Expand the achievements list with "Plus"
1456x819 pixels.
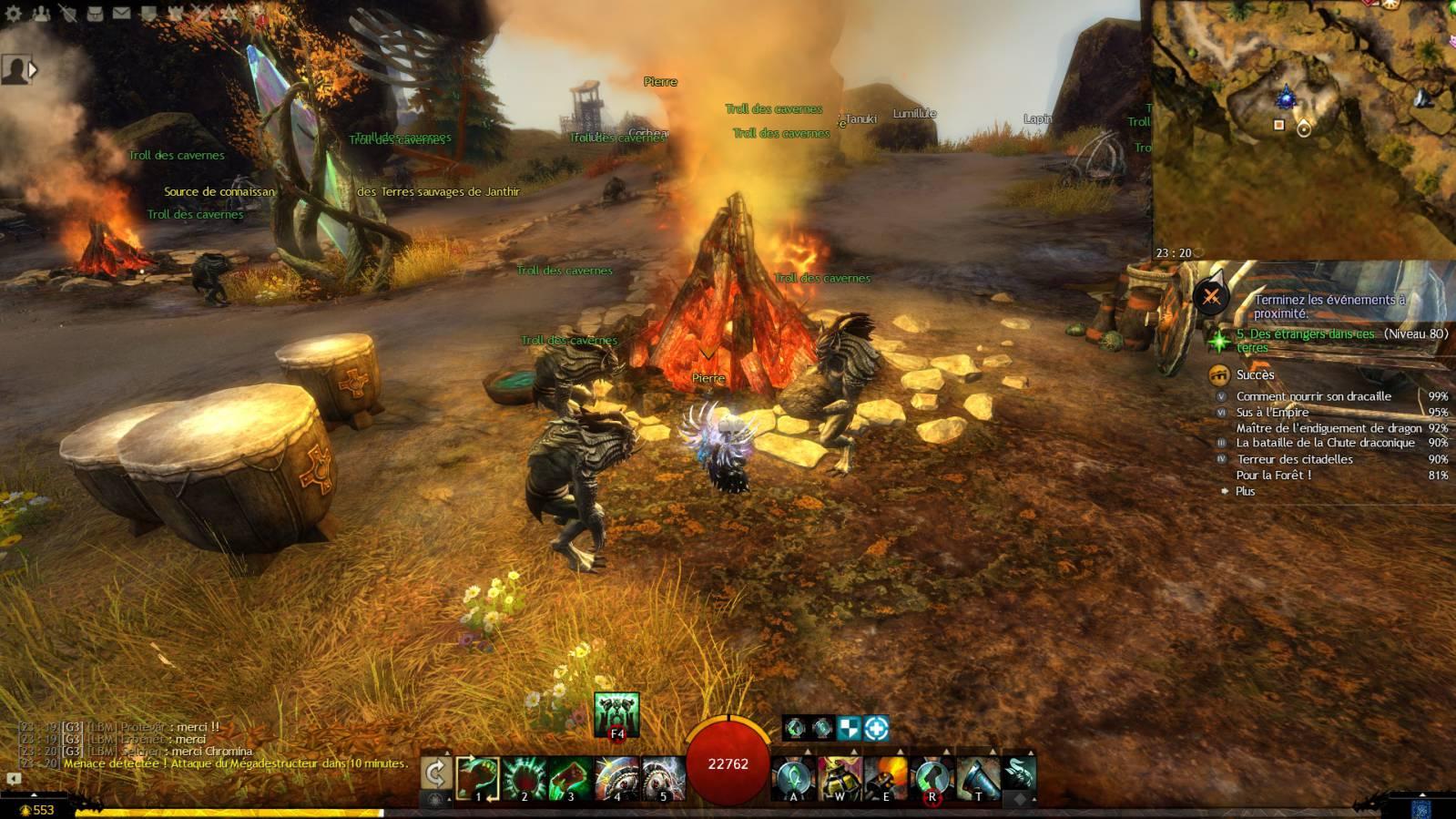click(1245, 491)
